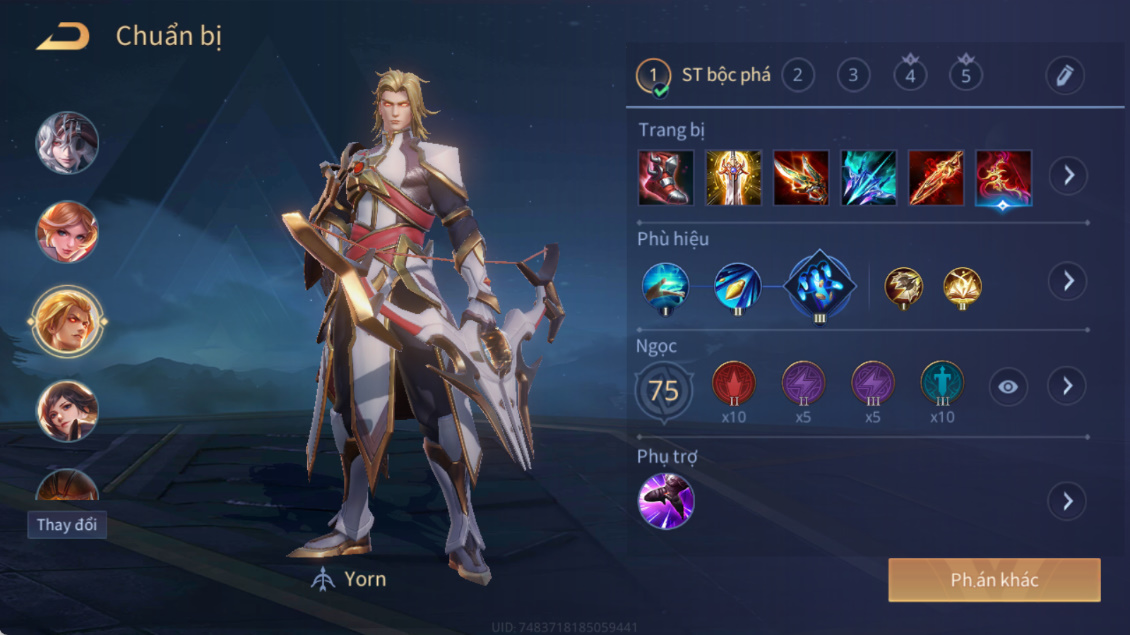Edit the preset name with pencil icon
The height and width of the screenshot is (635, 1130).
pos(1064,76)
